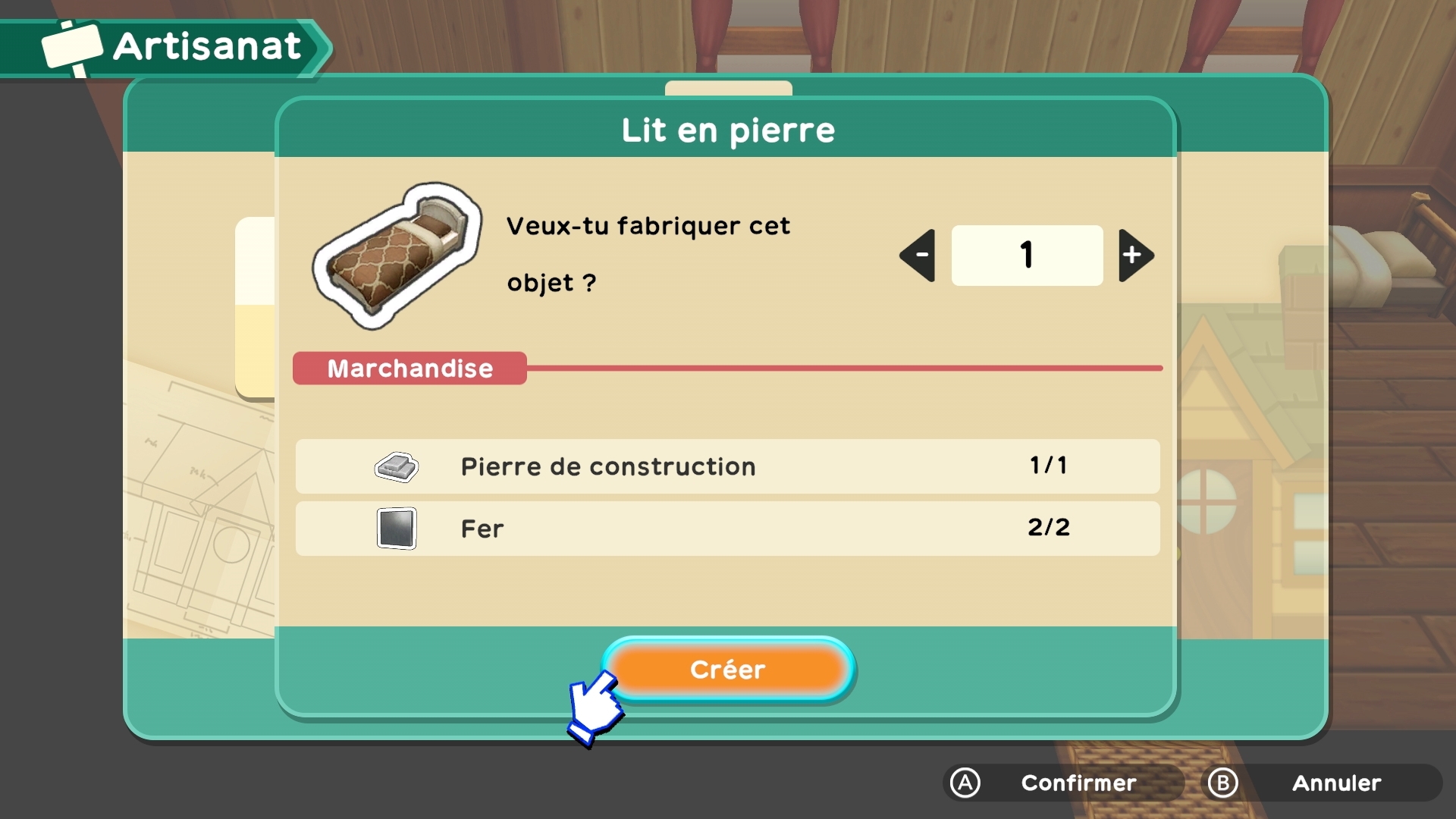Decrease crafting quantity with the minus arrow

(918, 256)
